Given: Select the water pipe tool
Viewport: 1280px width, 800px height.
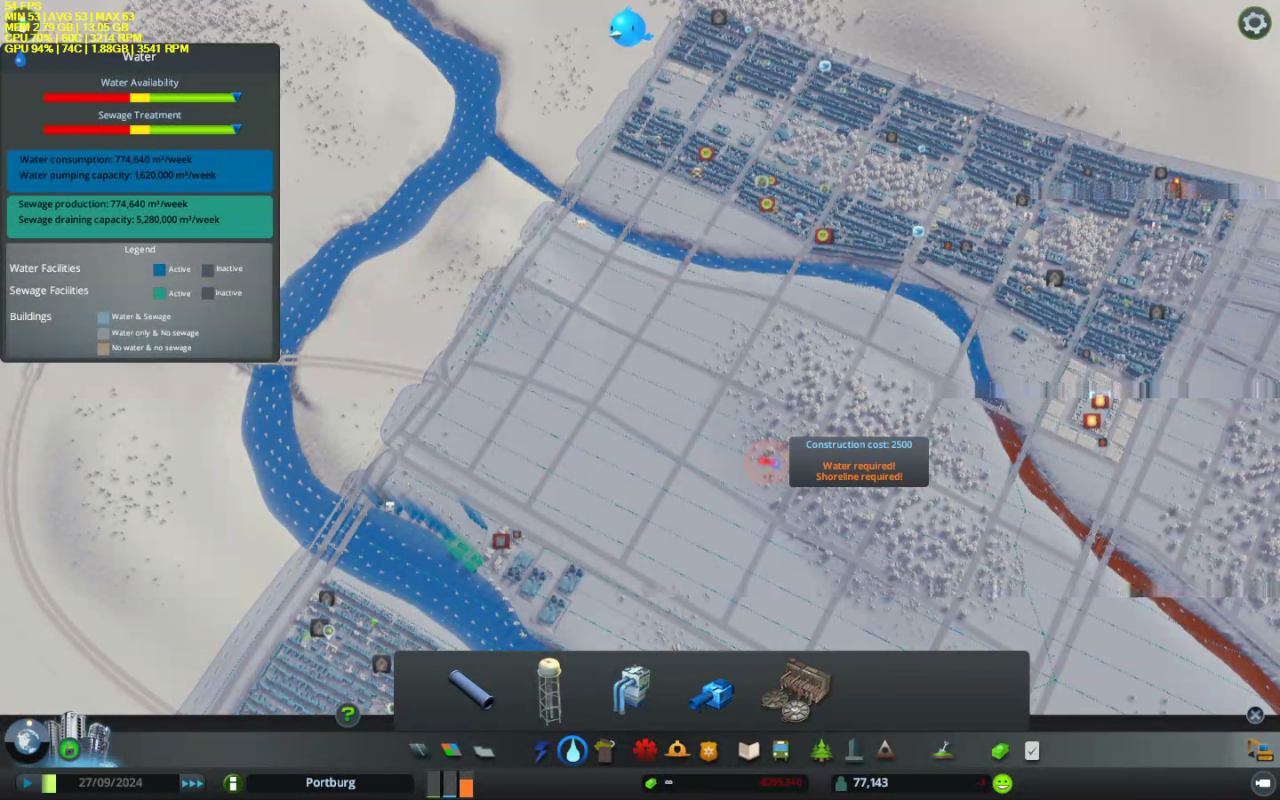Looking at the screenshot, I should point(470,689).
